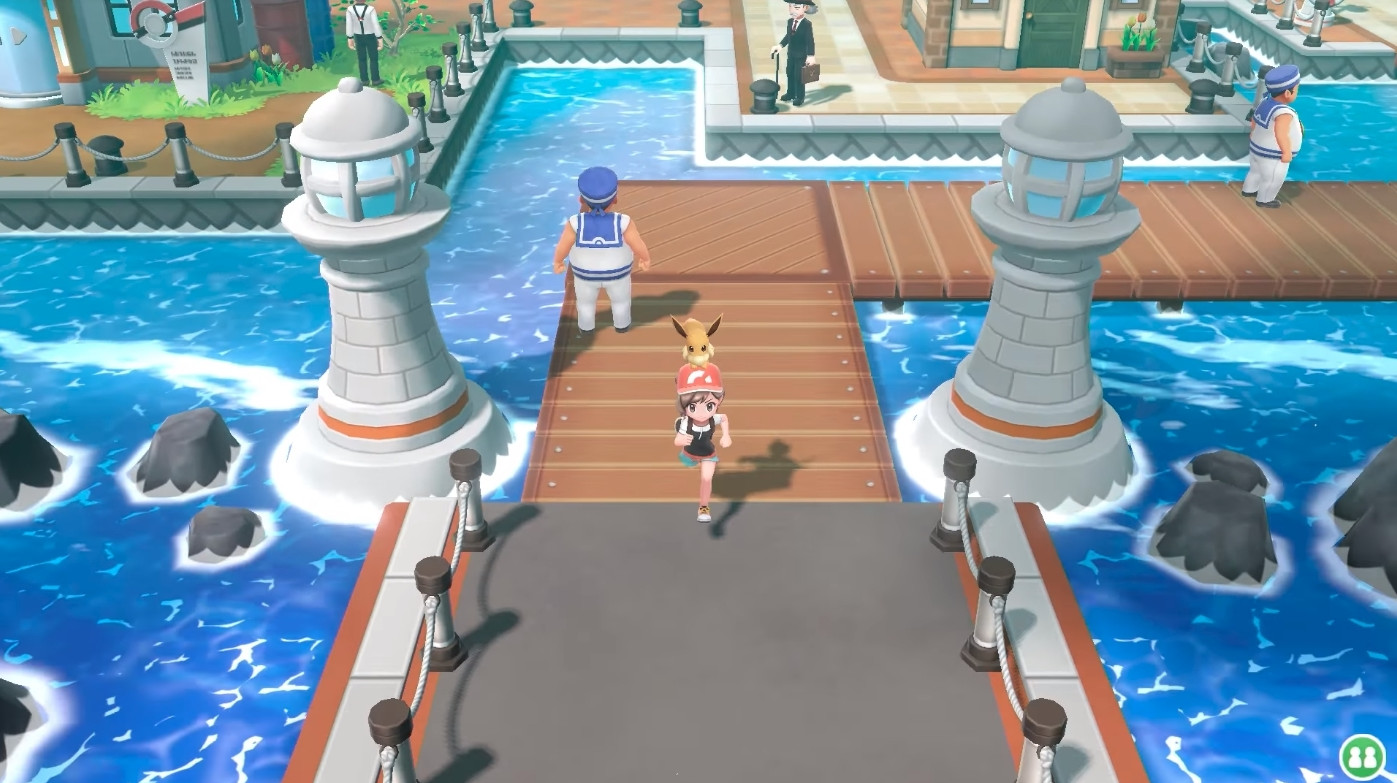Click the green two-player co-op icon
Viewport: 1397px width, 783px height.
tap(1361, 755)
